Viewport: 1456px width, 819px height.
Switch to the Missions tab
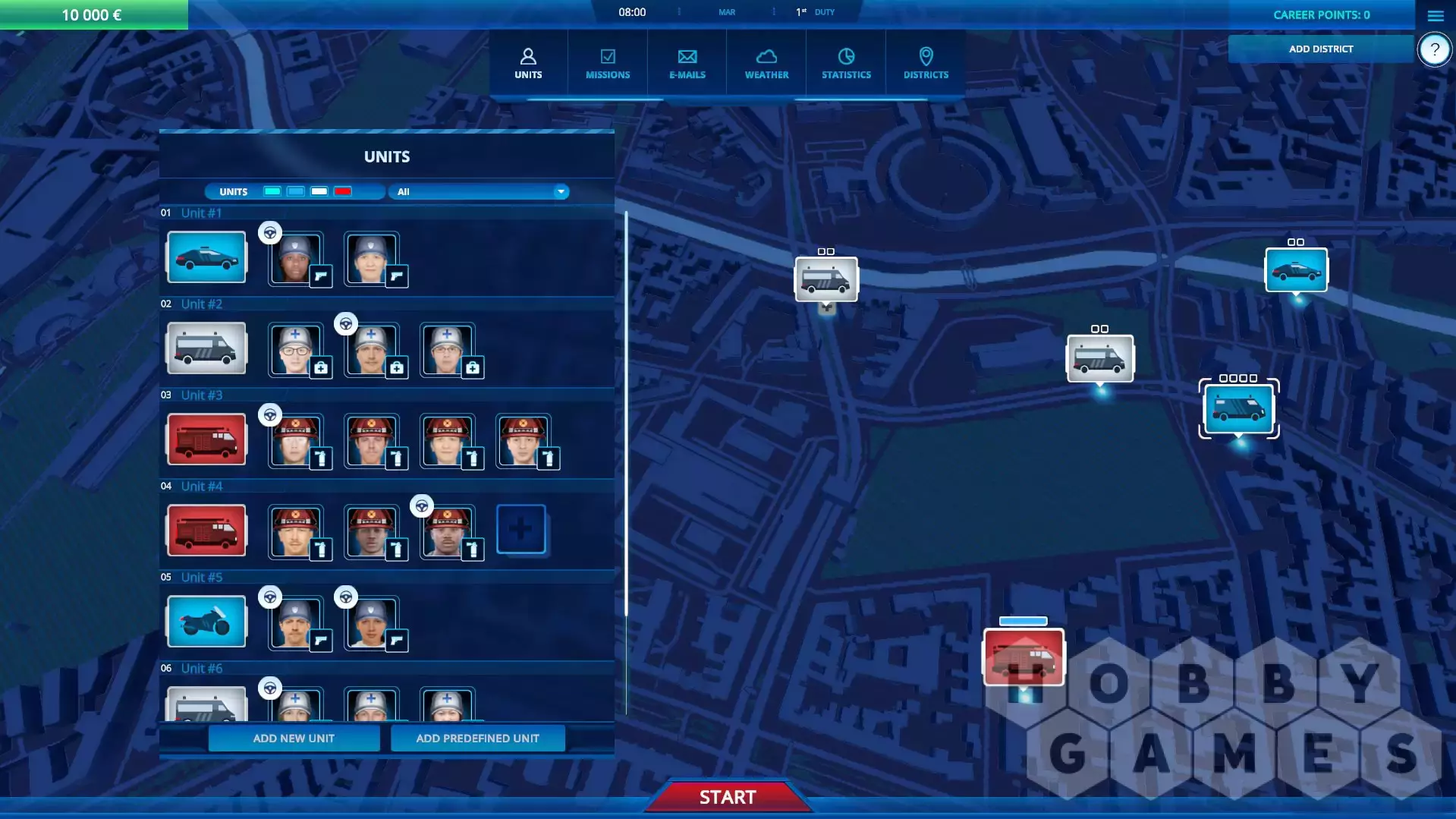[x=608, y=64]
